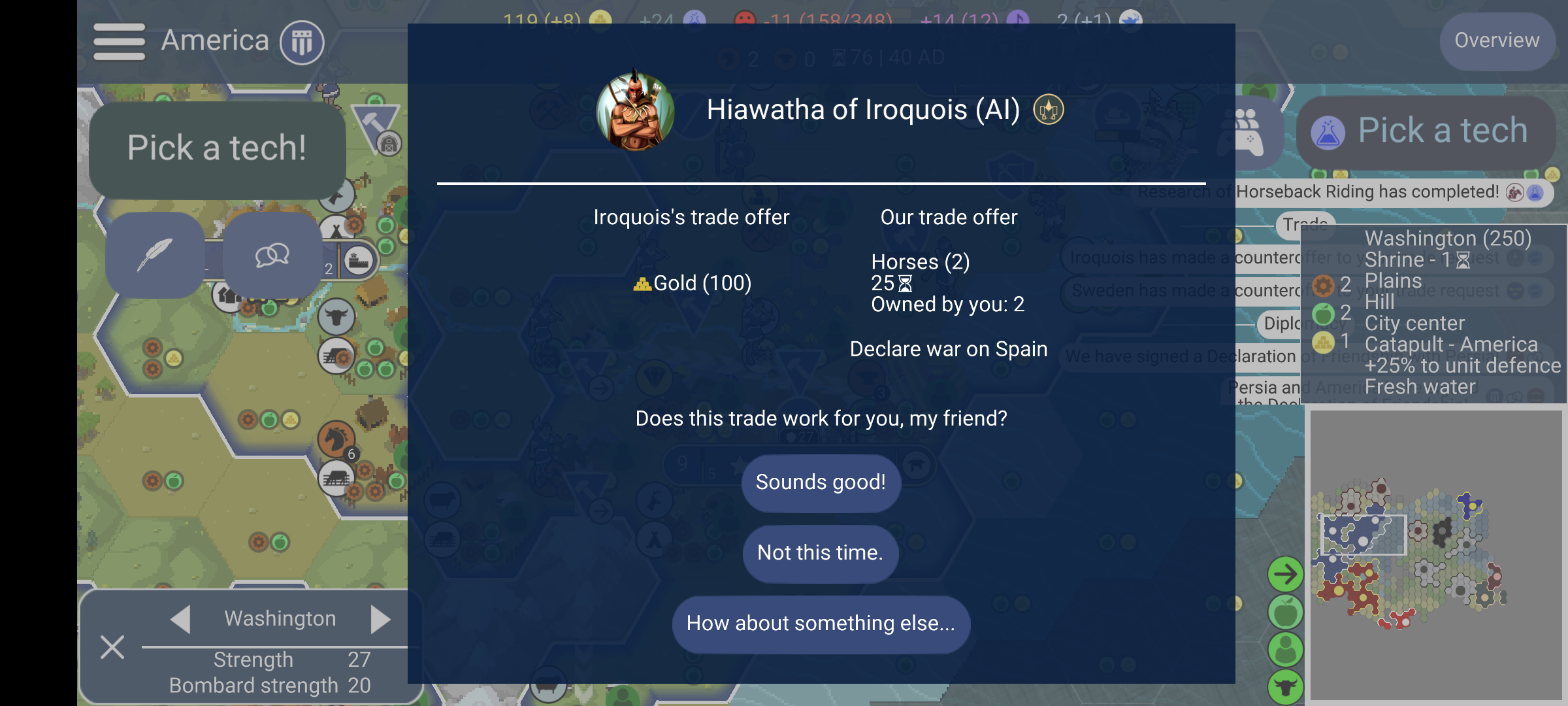1568x706 pixels.
Task: Decline the trade with Not this time
Action: (820, 553)
